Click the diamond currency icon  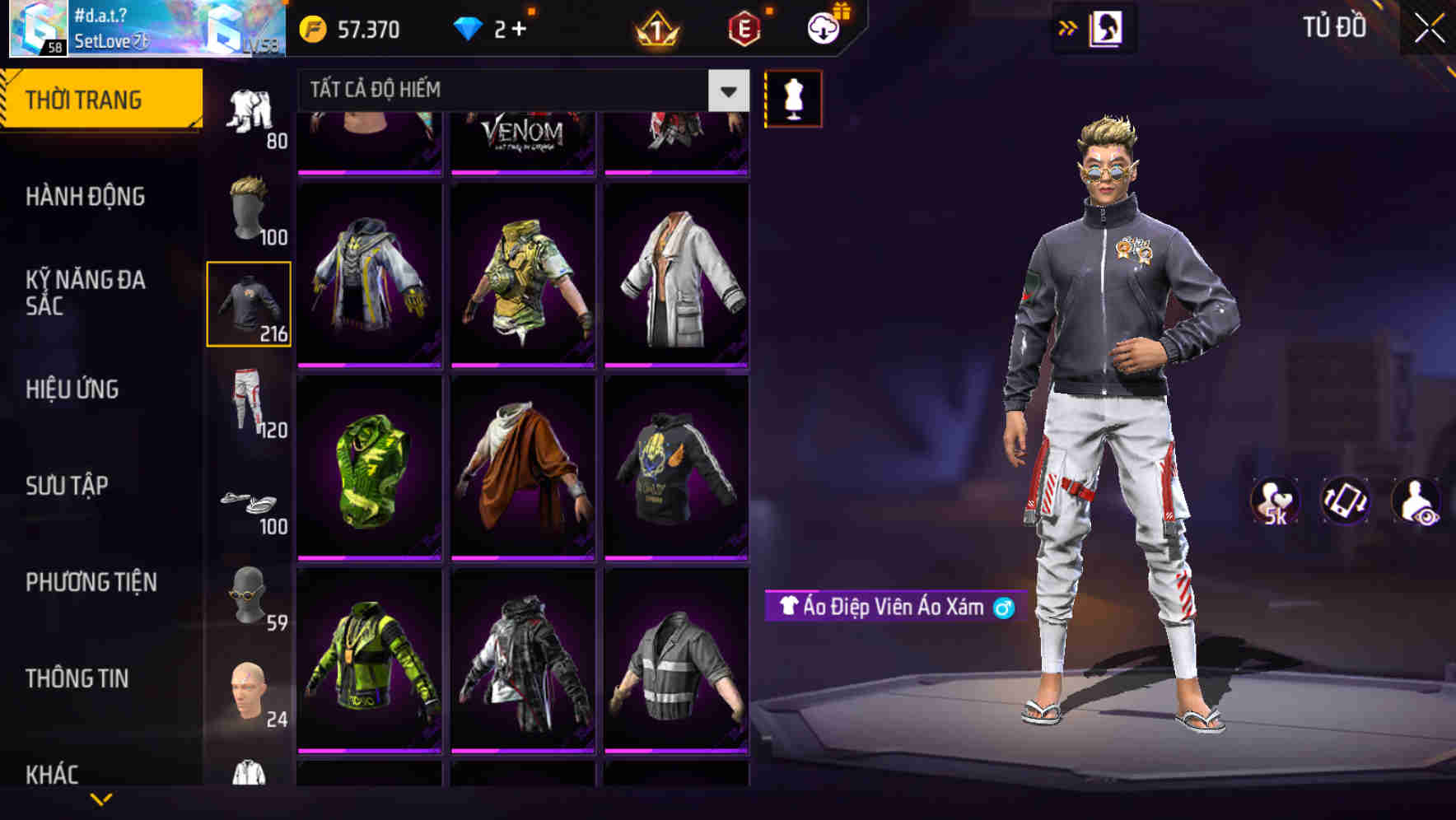(471, 30)
